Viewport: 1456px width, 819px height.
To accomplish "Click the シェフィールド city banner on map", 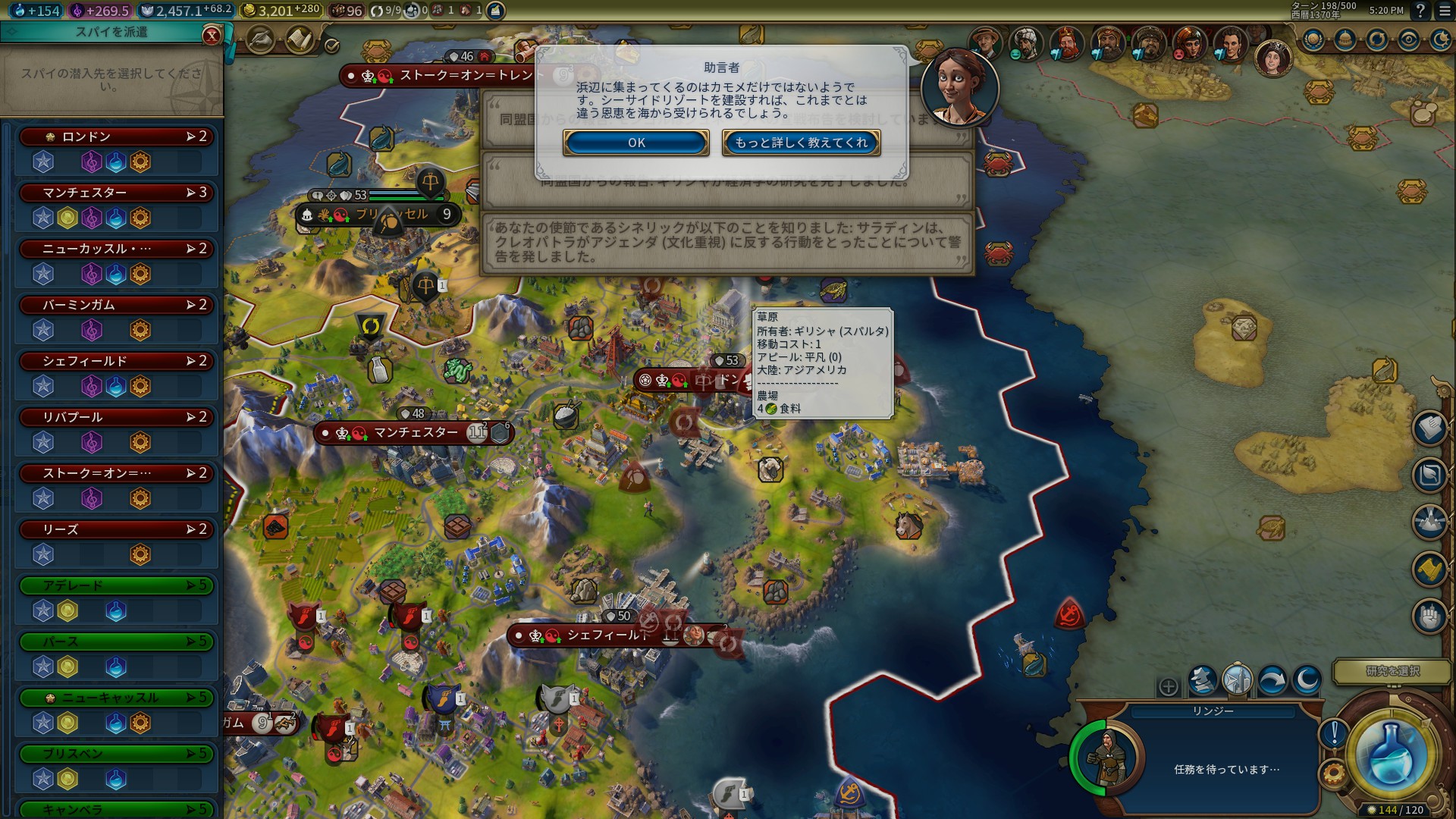I will point(607,635).
